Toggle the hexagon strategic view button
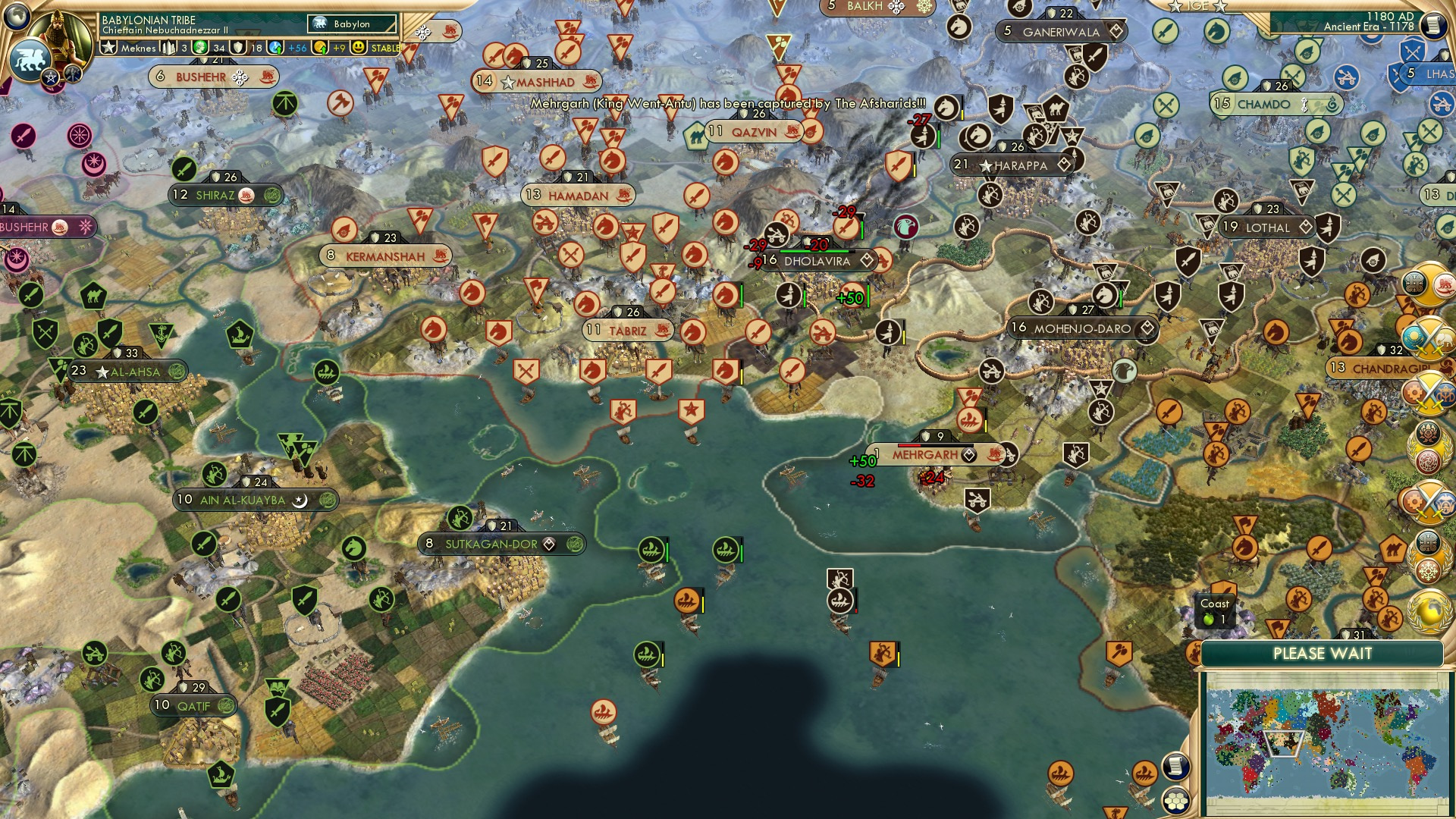This screenshot has width=1456, height=819. tap(1176, 801)
